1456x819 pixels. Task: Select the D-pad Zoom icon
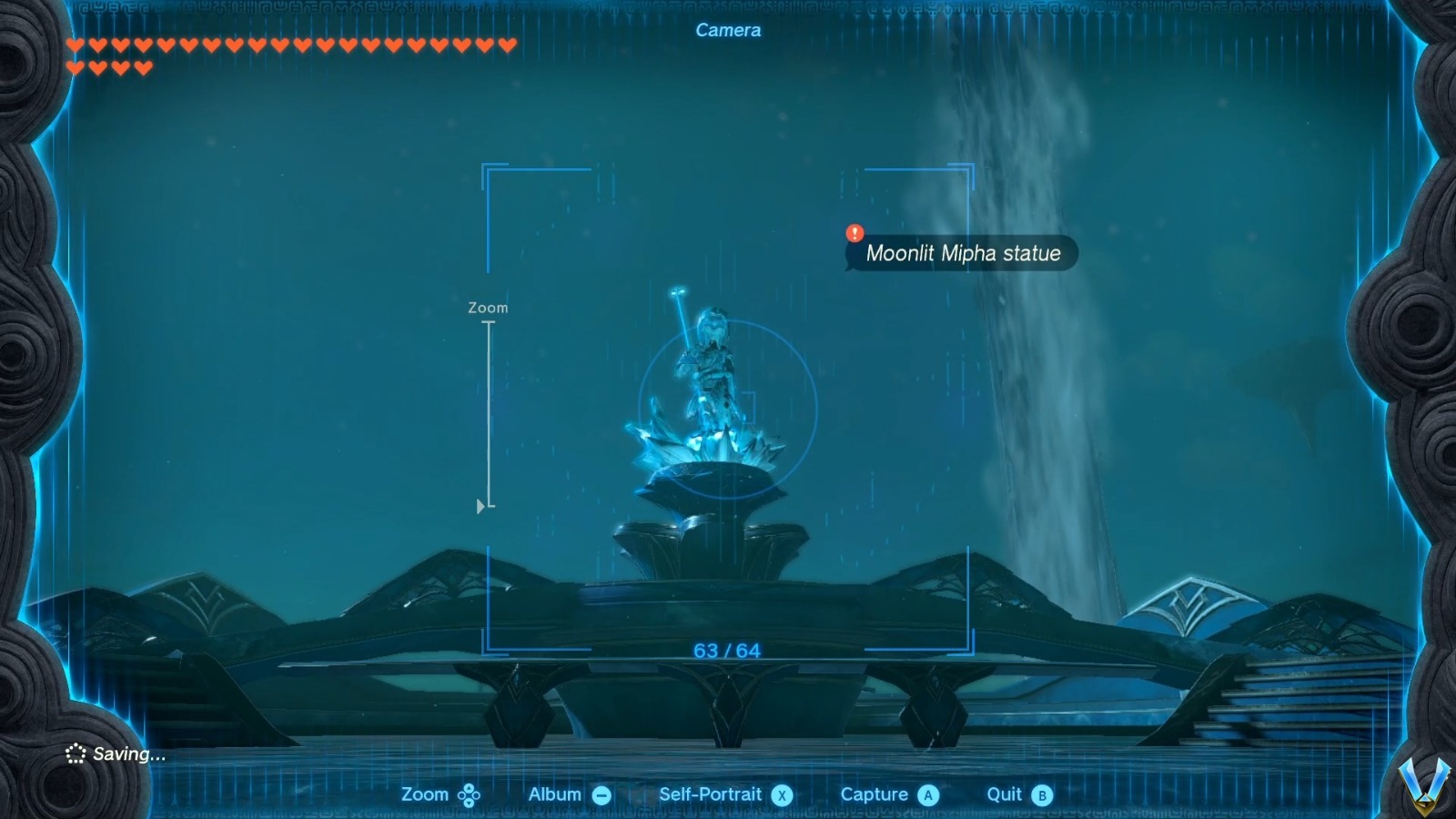467,794
